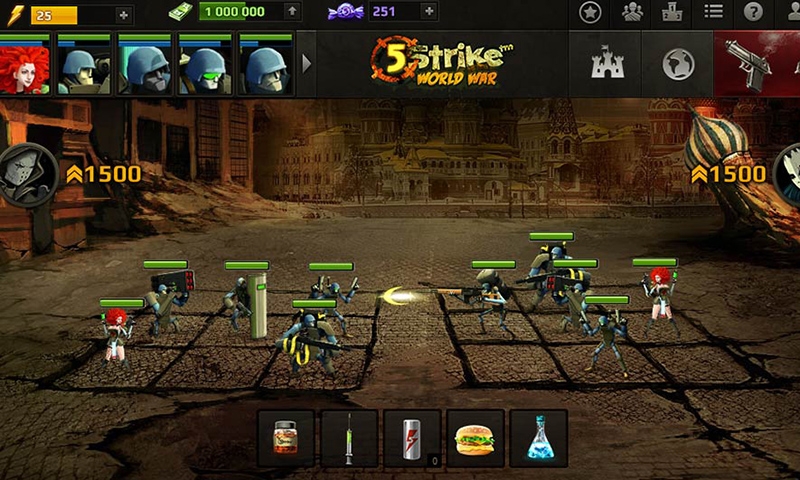
Task: Select the hamburger item slot
Action: pos(475,438)
